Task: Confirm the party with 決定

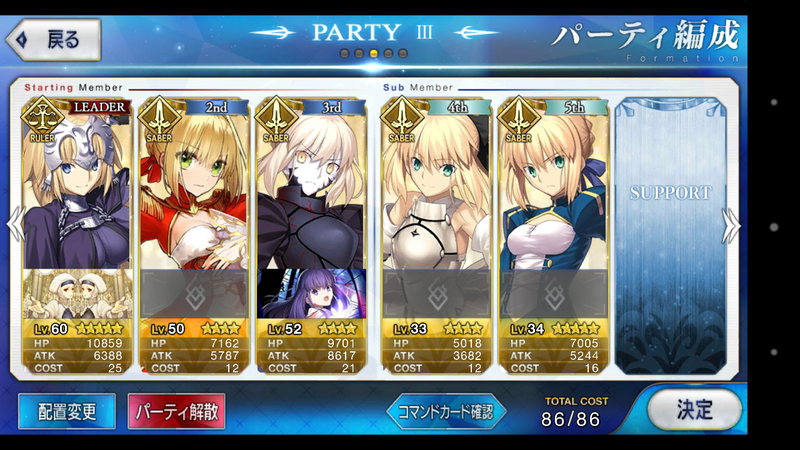Action: click(x=694, y=409)
